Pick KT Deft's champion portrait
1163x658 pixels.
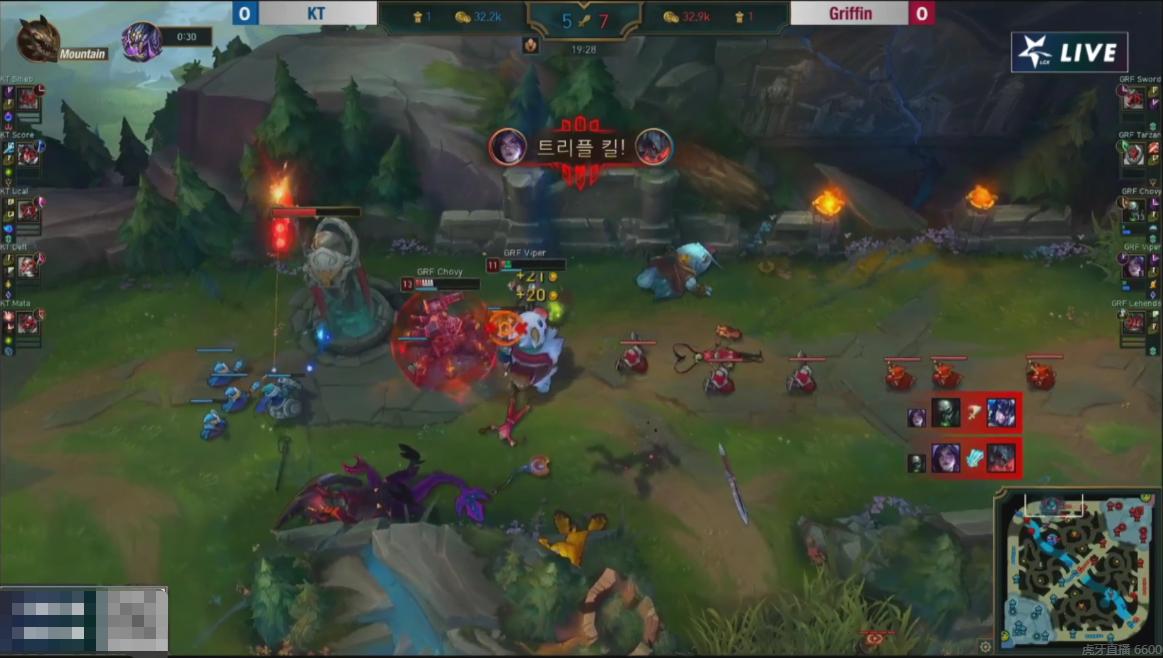[x=28, y=266]
